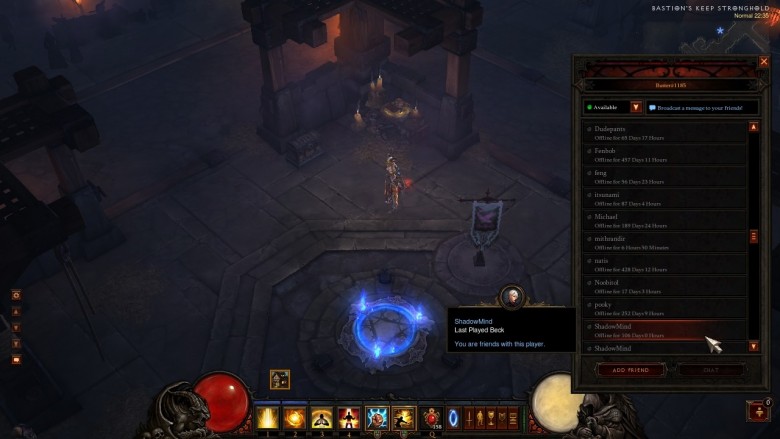Click the gear icon on left edge

[16, 295]
